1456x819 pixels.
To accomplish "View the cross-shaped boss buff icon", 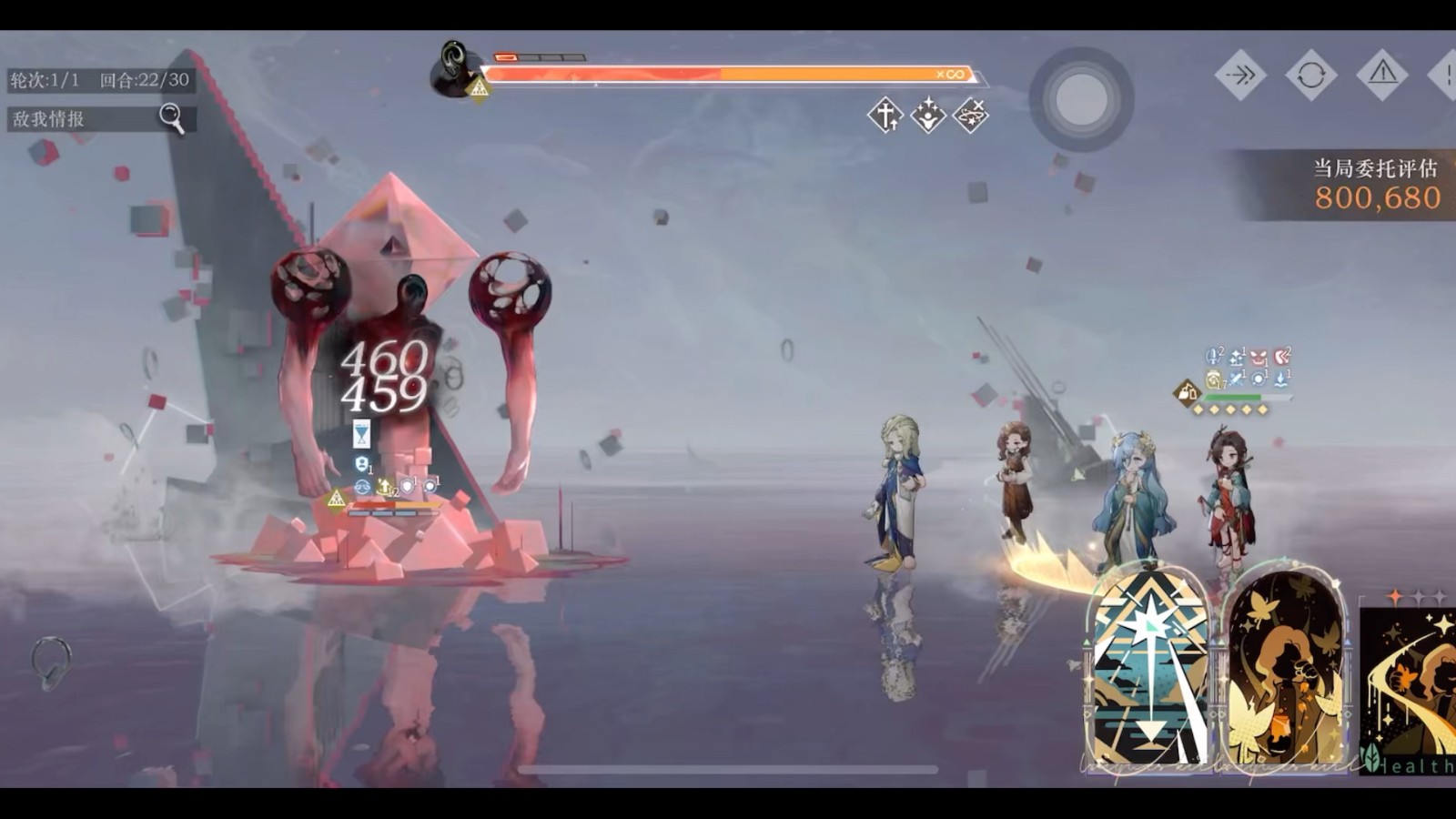I will pos(885,116).
